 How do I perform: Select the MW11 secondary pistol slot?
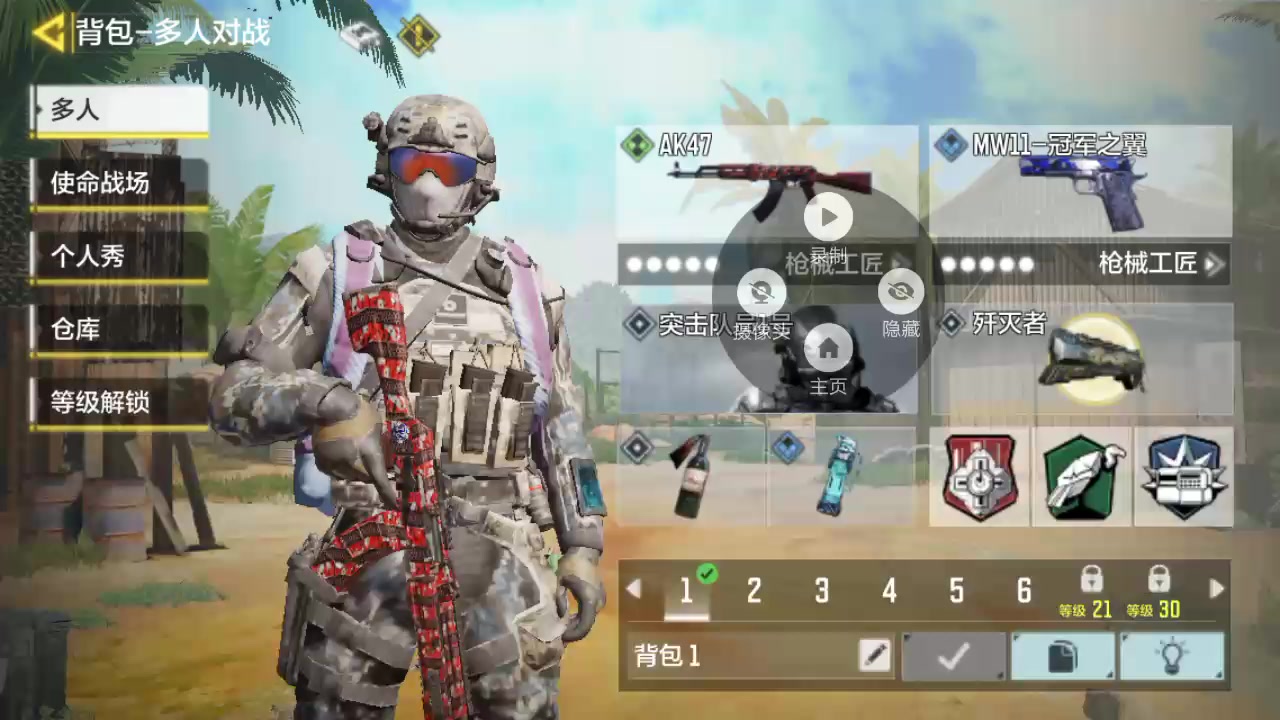1080,182
